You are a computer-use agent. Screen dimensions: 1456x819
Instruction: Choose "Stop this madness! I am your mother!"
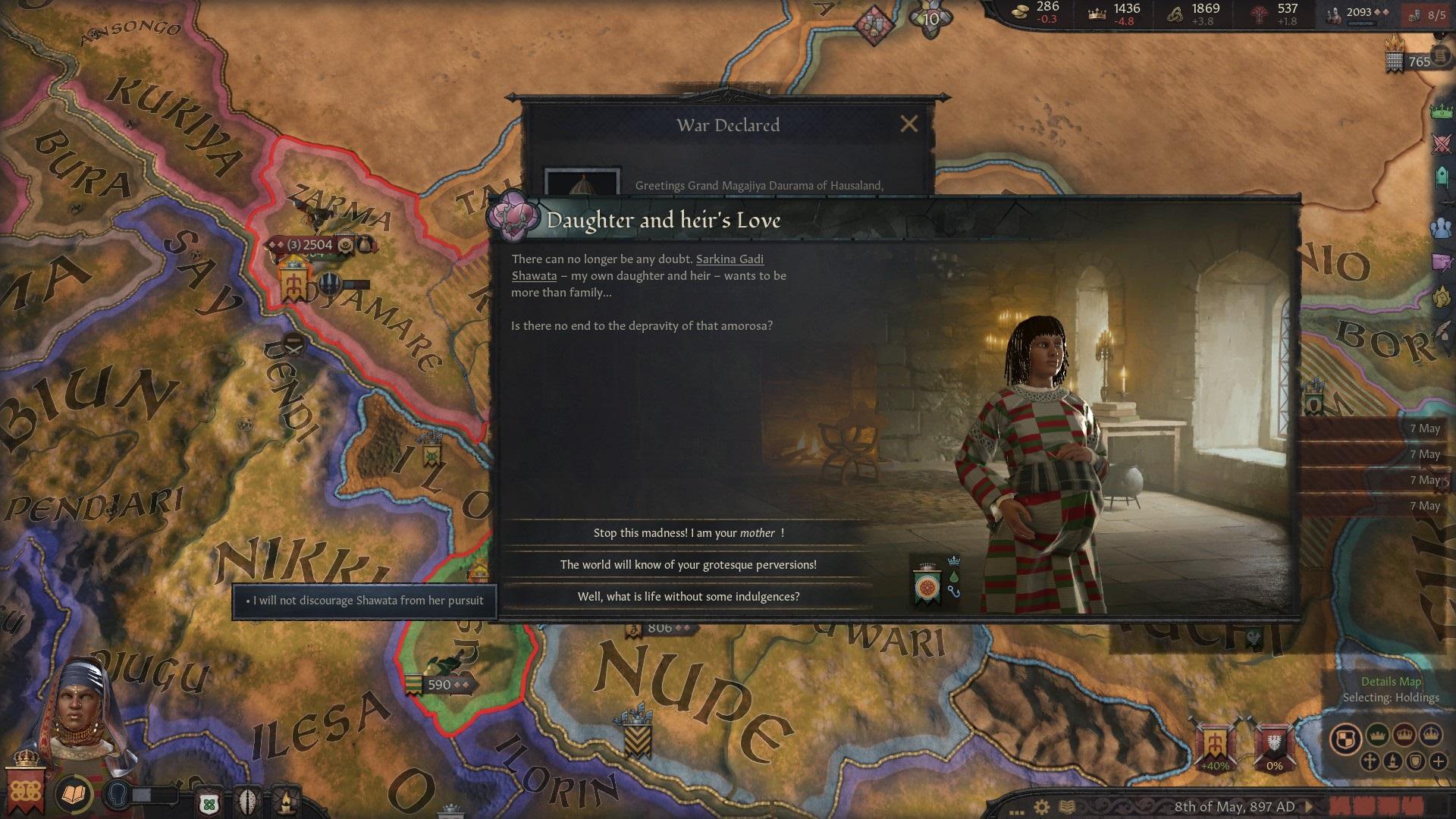pyautogui.click(x=688, y=533)
